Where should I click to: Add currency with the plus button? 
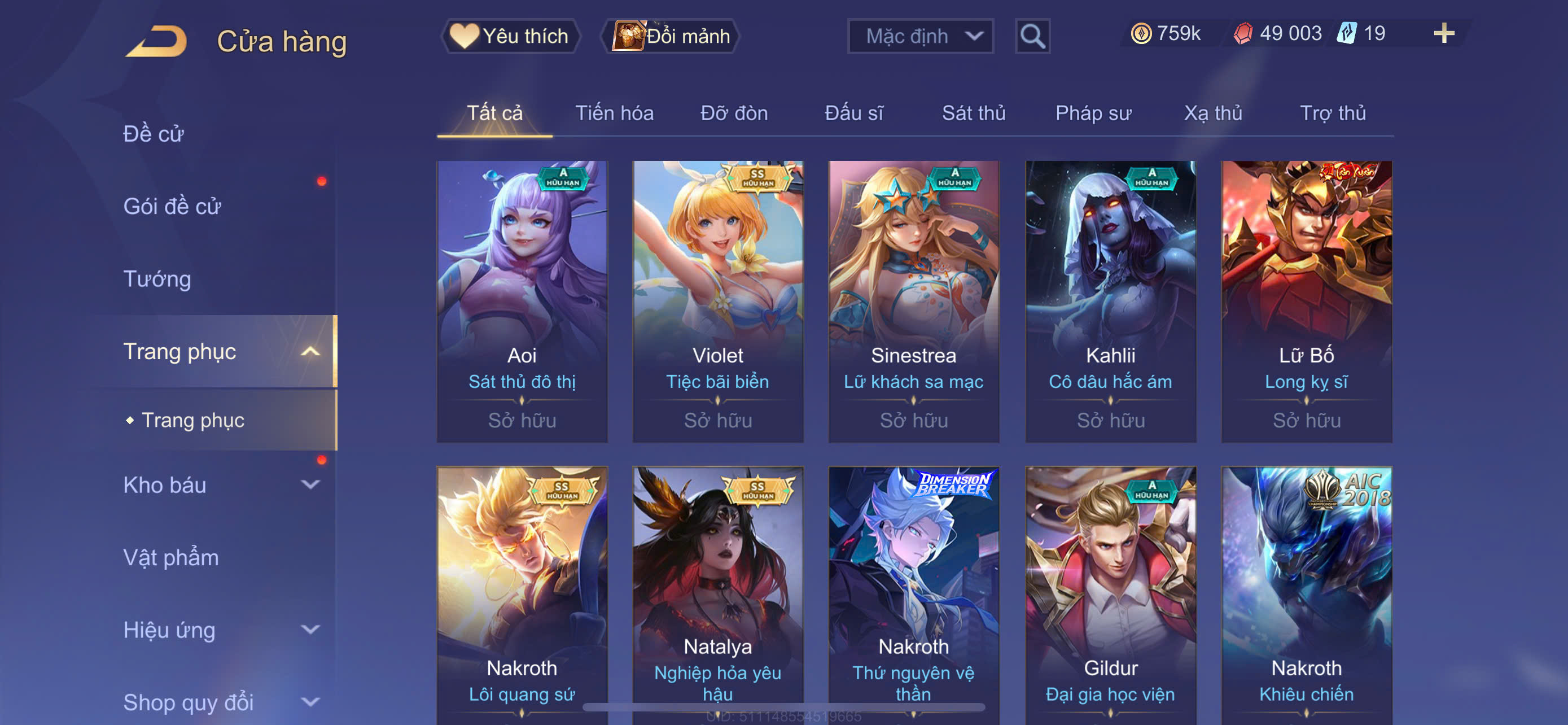click(1443, 33)
